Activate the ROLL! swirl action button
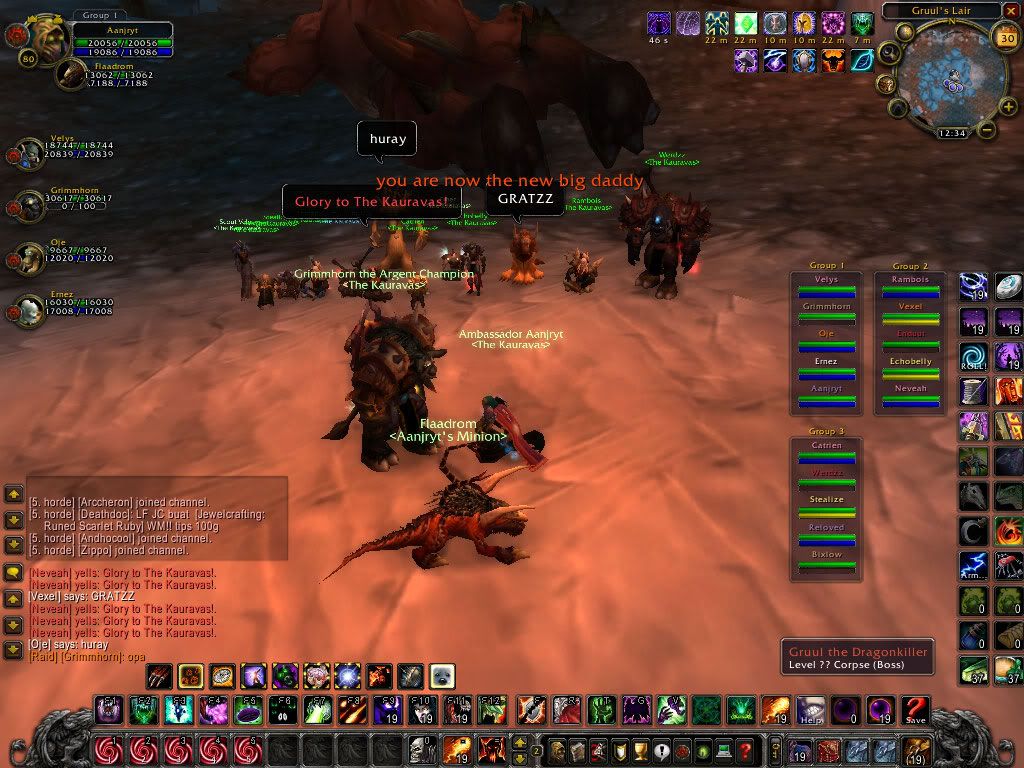The width and height of the screenshot is (1024, 768). click(x=974, y=356)
